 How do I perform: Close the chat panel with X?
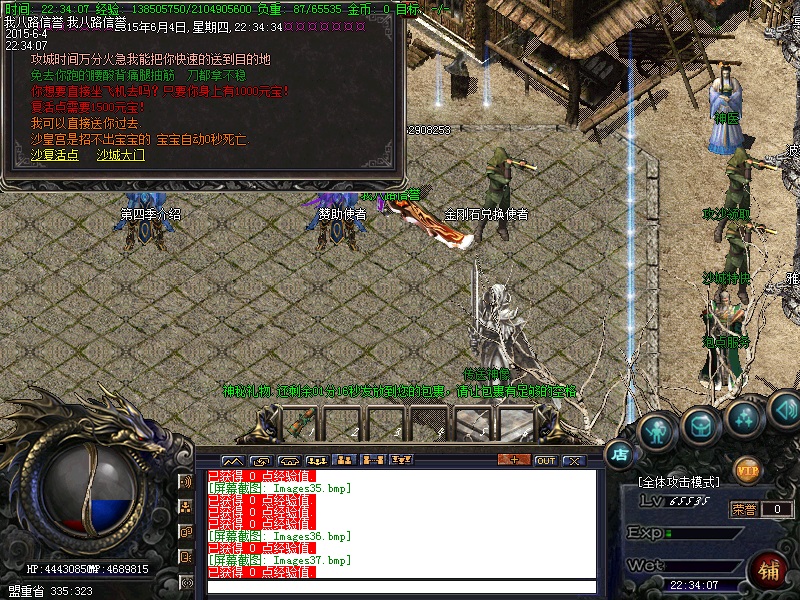[x=573, y=460]
